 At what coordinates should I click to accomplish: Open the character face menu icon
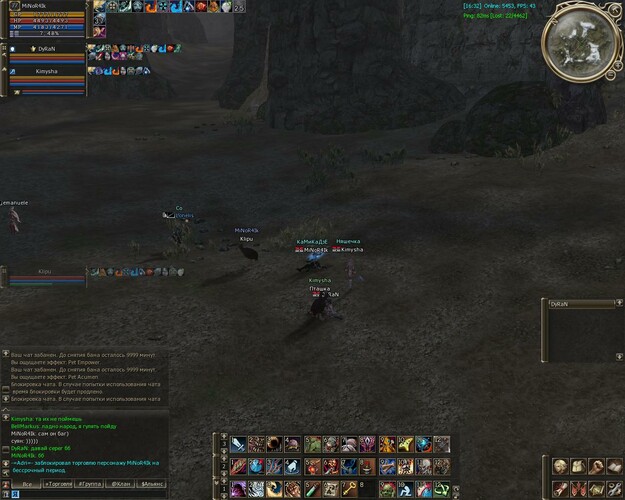coord(559,466)
